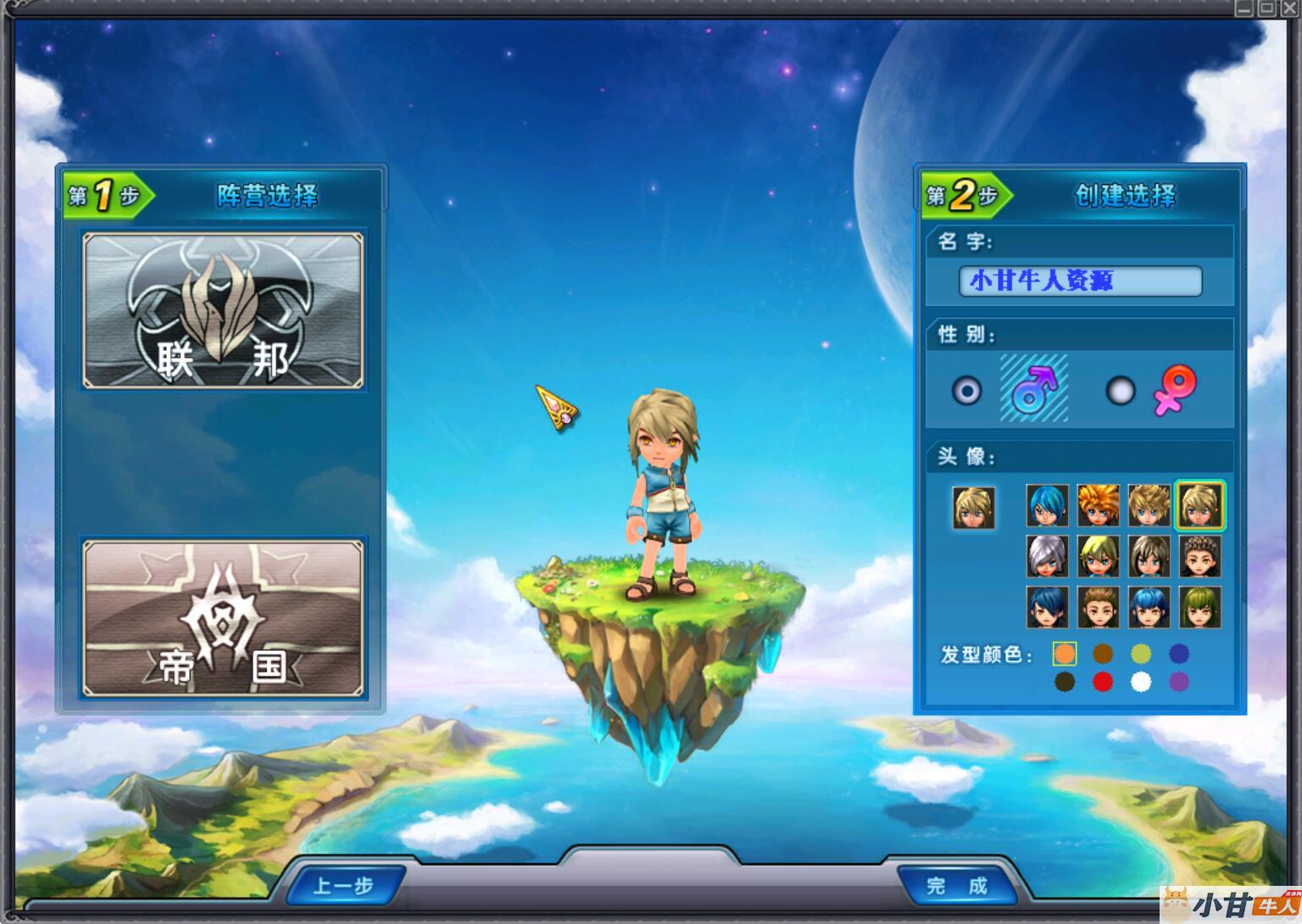Set hair color to the purple swatch
1302x924 pixels.
1179,682
